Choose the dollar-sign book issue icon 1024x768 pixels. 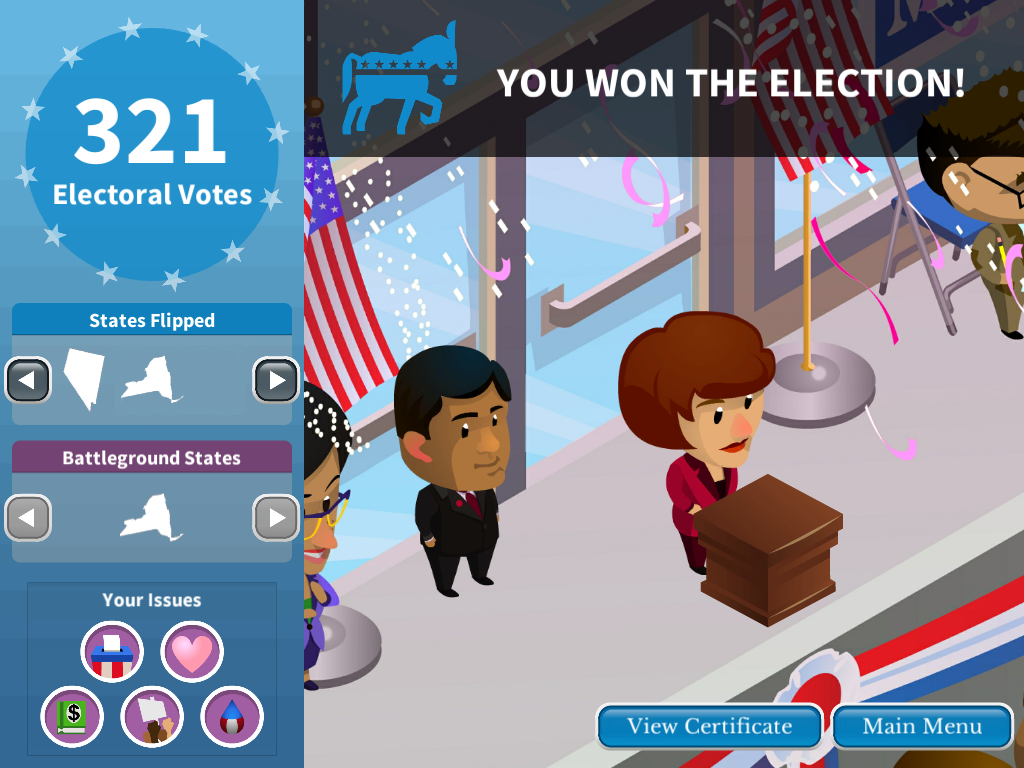click(x=72, y=717)
